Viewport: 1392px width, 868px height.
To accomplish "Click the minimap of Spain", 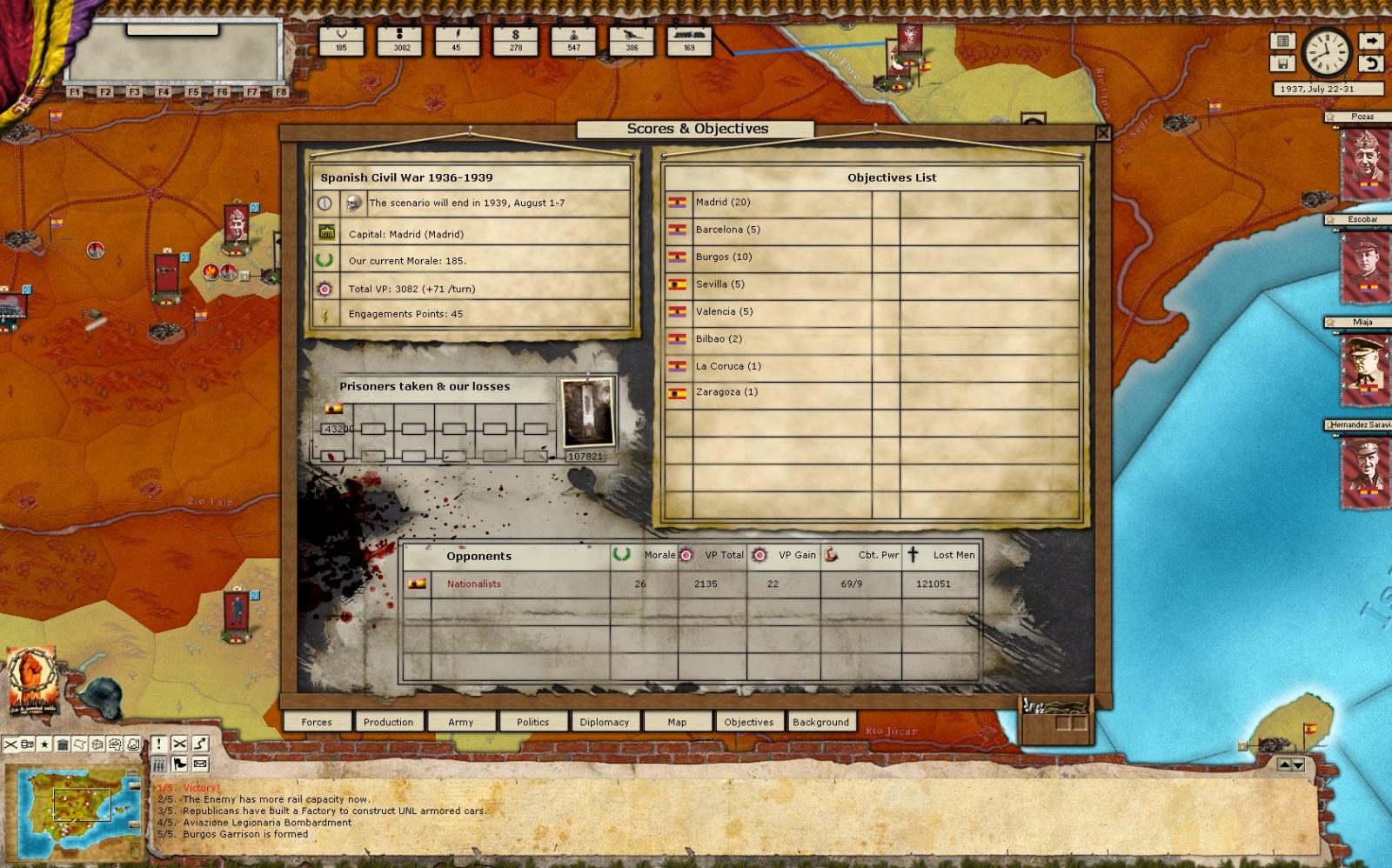I will (x=74, y=811).
